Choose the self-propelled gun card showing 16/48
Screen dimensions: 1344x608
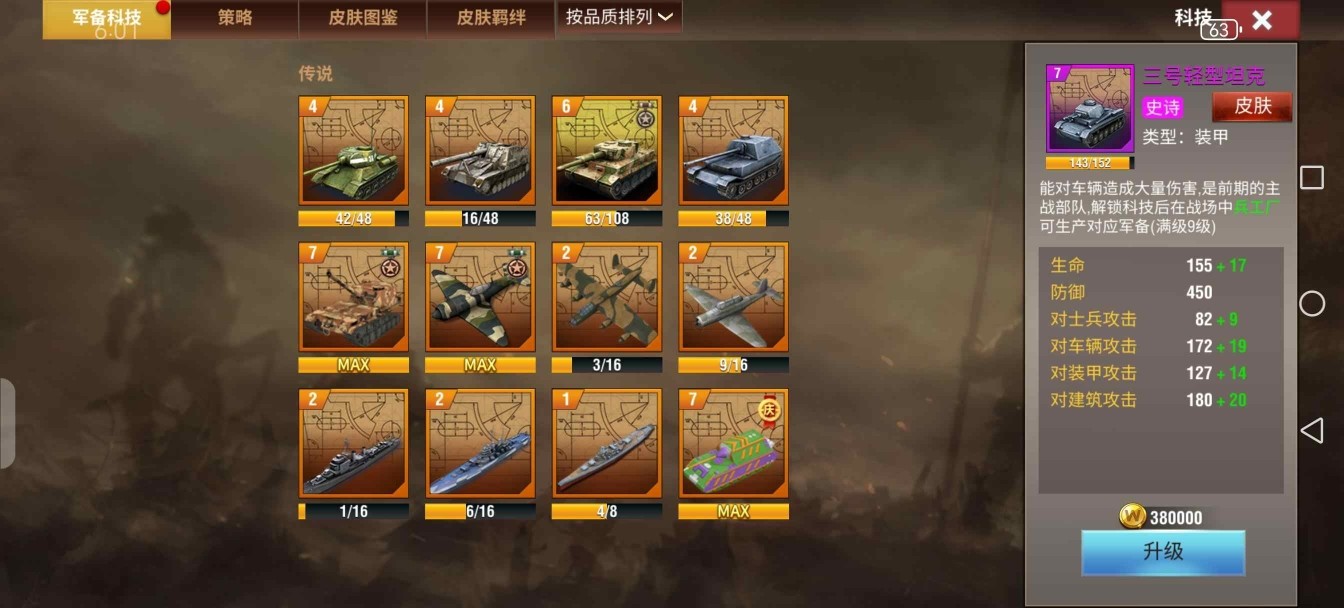coord(480,151)
